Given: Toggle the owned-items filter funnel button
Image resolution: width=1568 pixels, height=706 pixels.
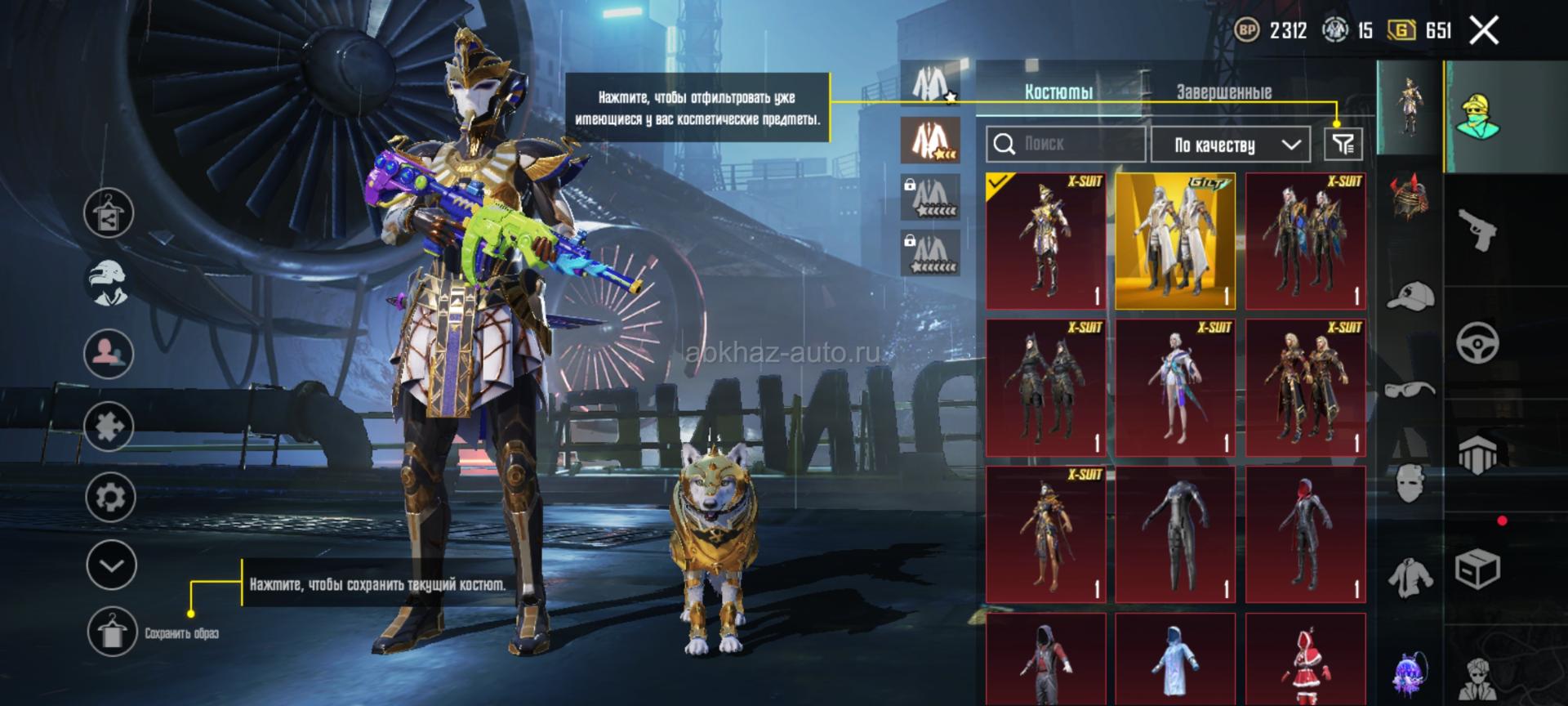Looking at the screenshot, I should tap(1343, 145).
